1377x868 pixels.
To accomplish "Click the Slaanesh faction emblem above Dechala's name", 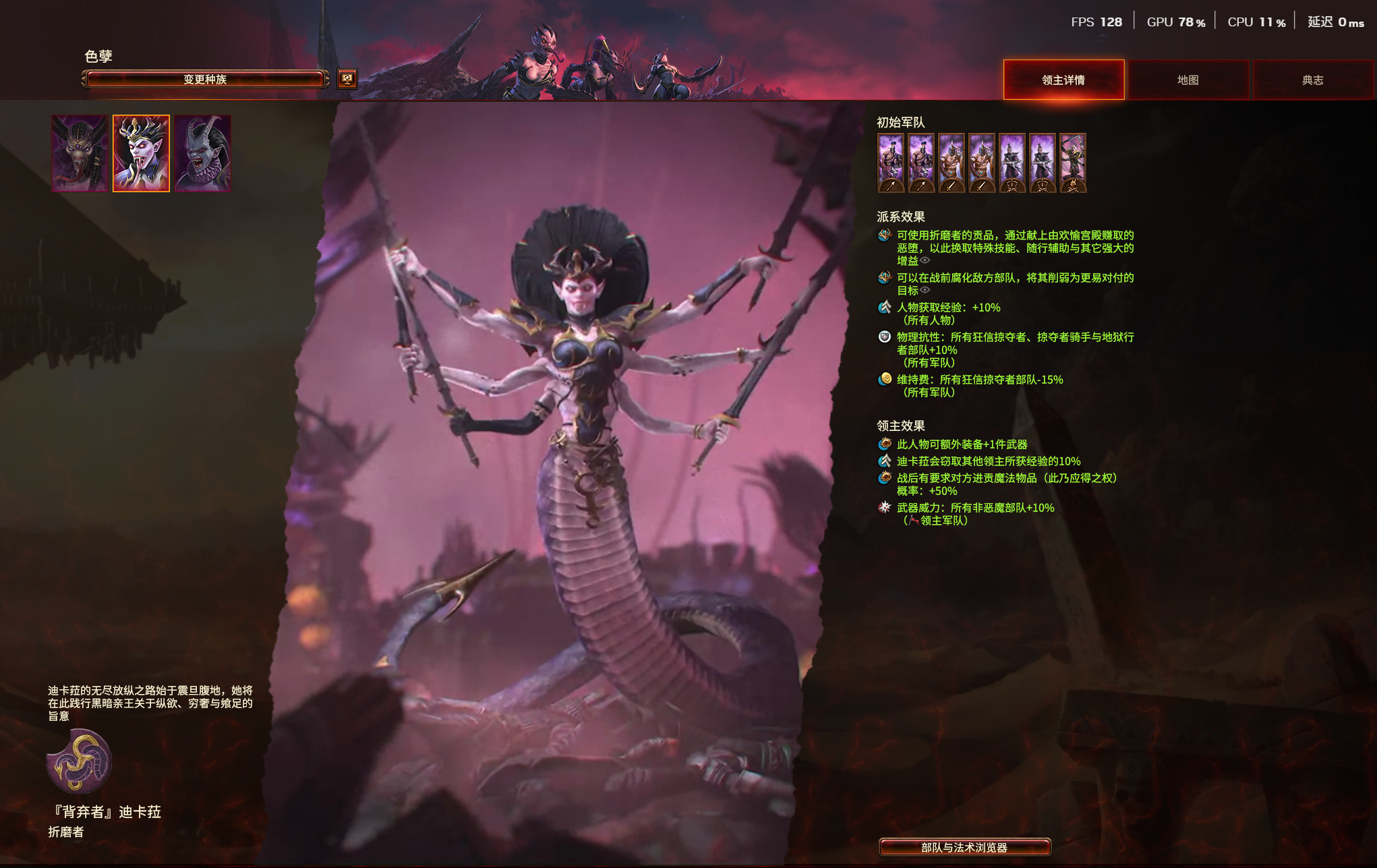I will click(x=79, y=761).
